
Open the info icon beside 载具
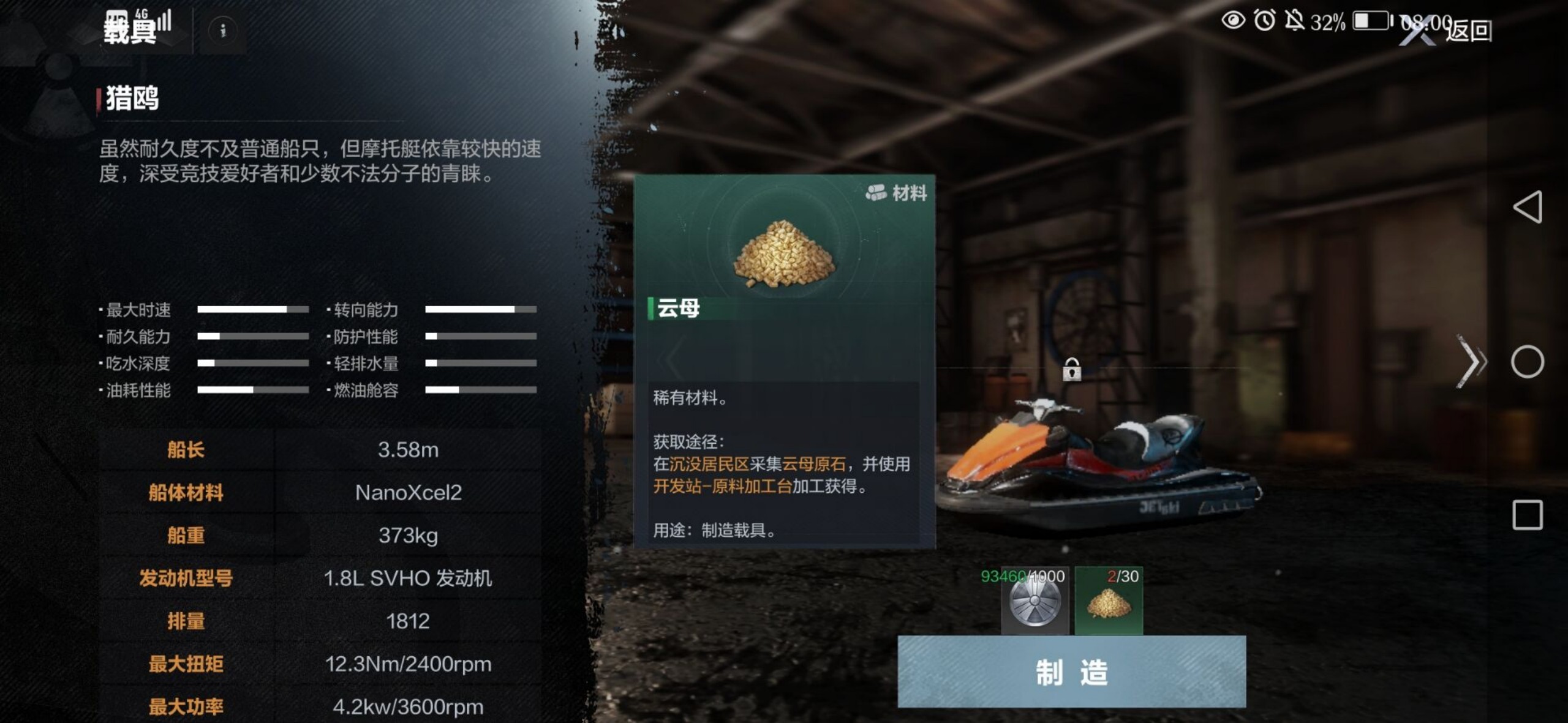[223, 30]
